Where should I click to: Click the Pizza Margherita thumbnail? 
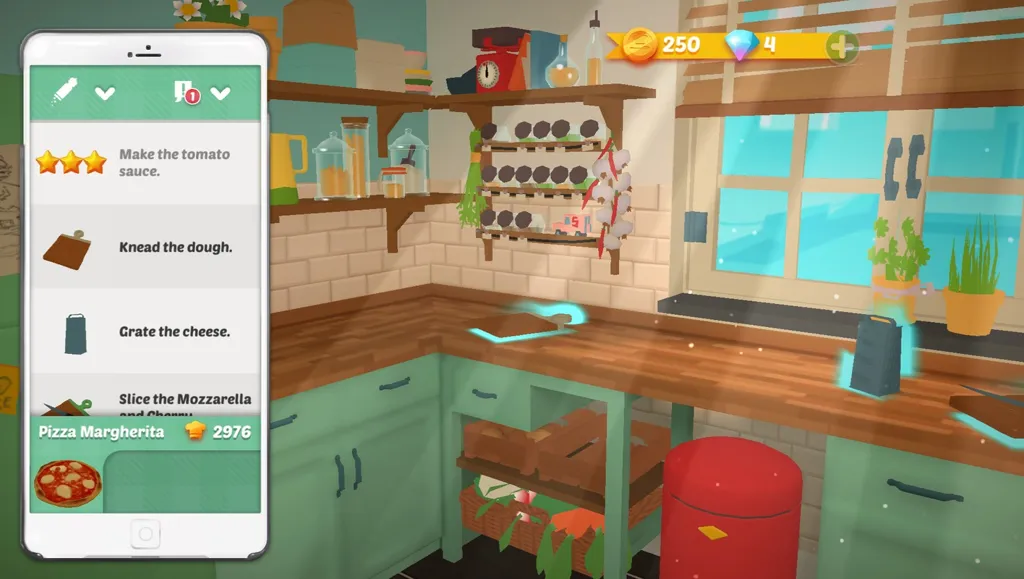67,483
